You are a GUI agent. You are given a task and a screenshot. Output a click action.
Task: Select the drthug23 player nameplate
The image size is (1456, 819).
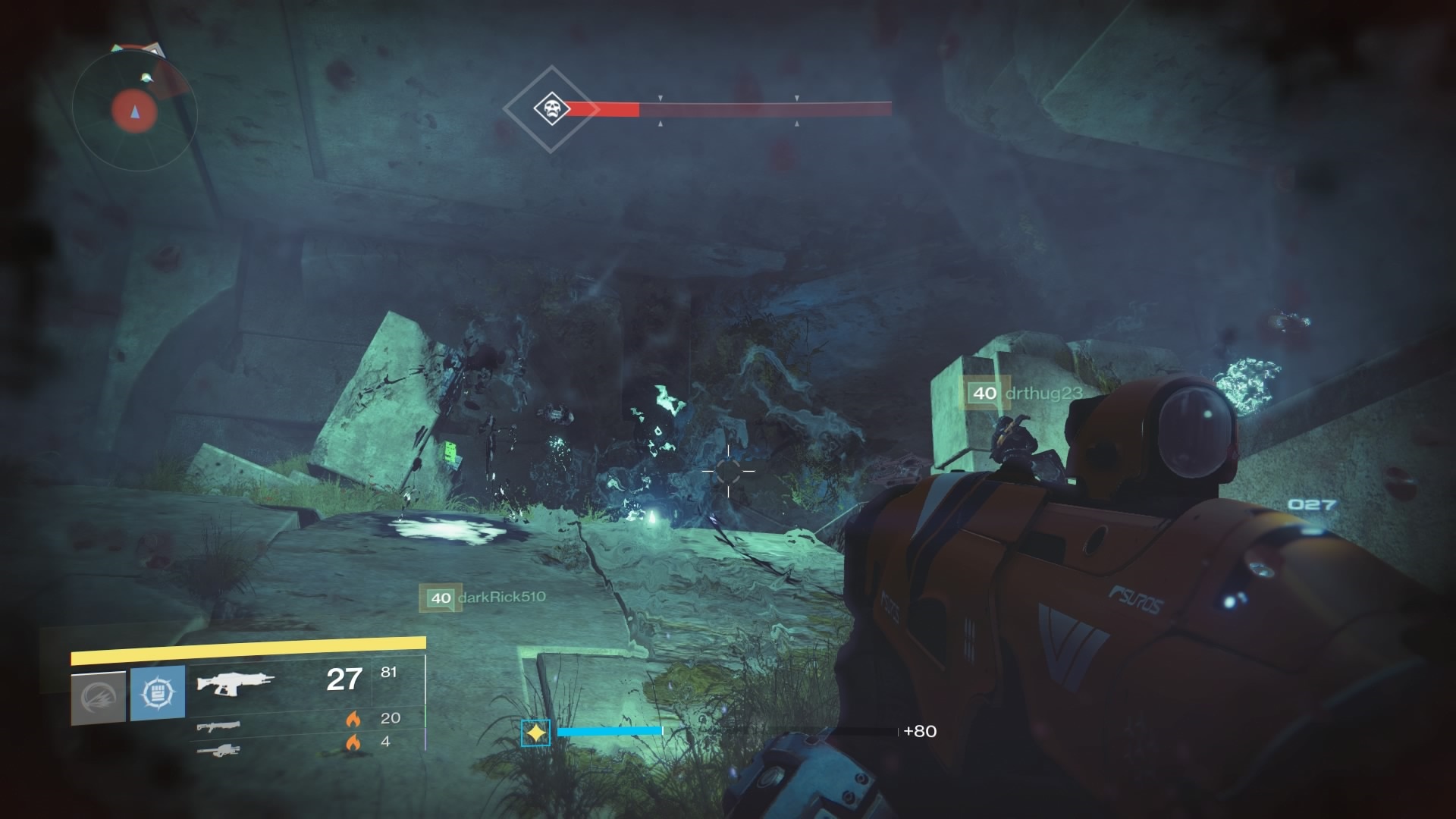pos(1024,394)
